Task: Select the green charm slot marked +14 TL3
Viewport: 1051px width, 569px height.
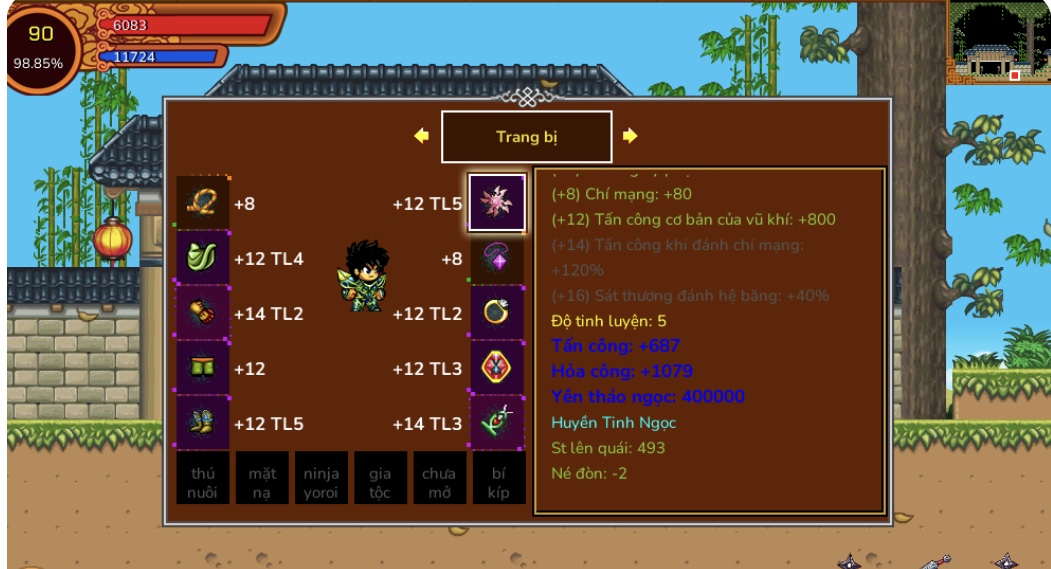Action: coord(497,423)
